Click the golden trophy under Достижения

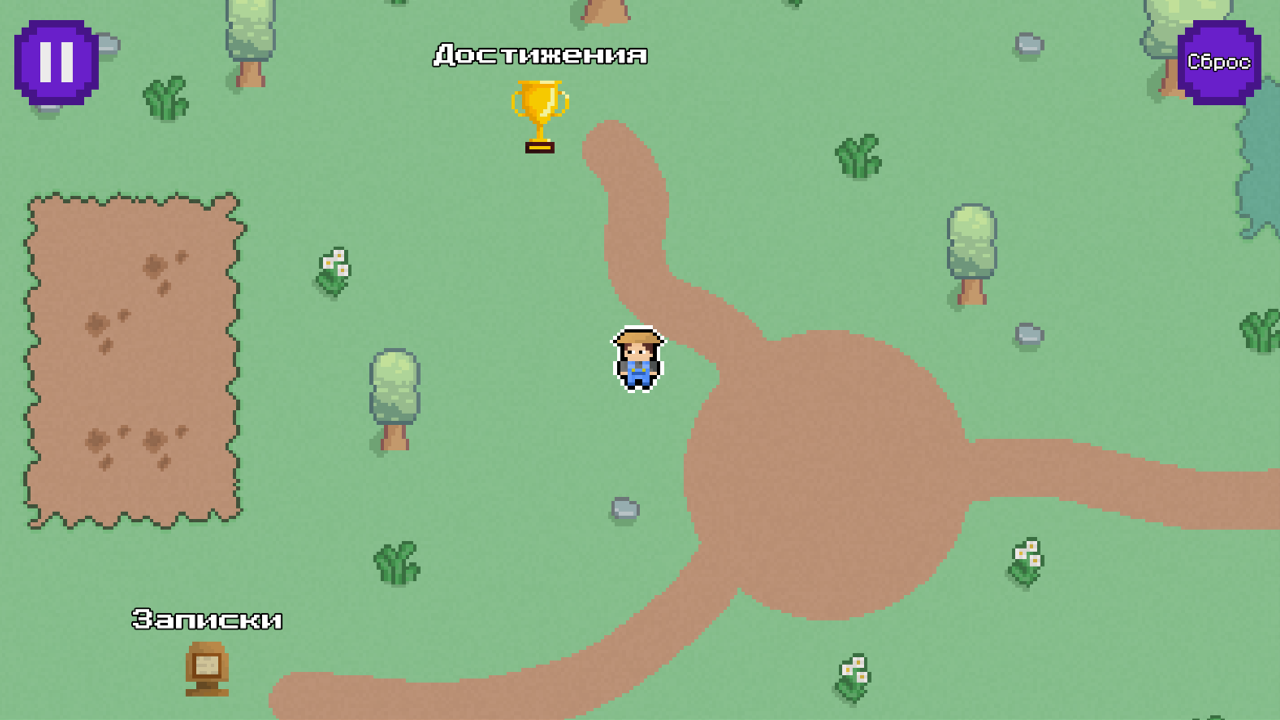540,115
